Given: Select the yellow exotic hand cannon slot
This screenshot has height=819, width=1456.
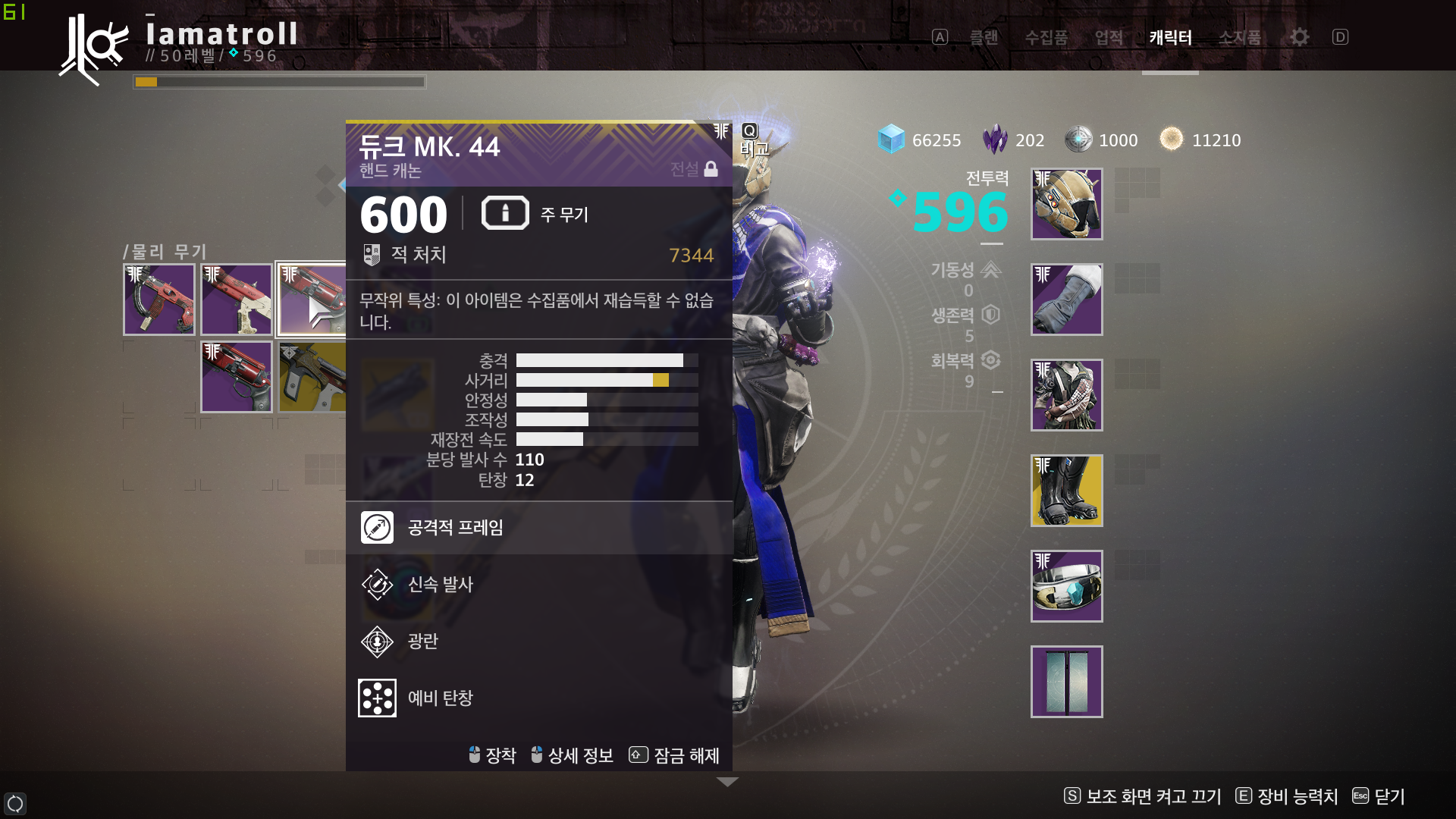Looking at the screenshot, I should pos(312,377).
